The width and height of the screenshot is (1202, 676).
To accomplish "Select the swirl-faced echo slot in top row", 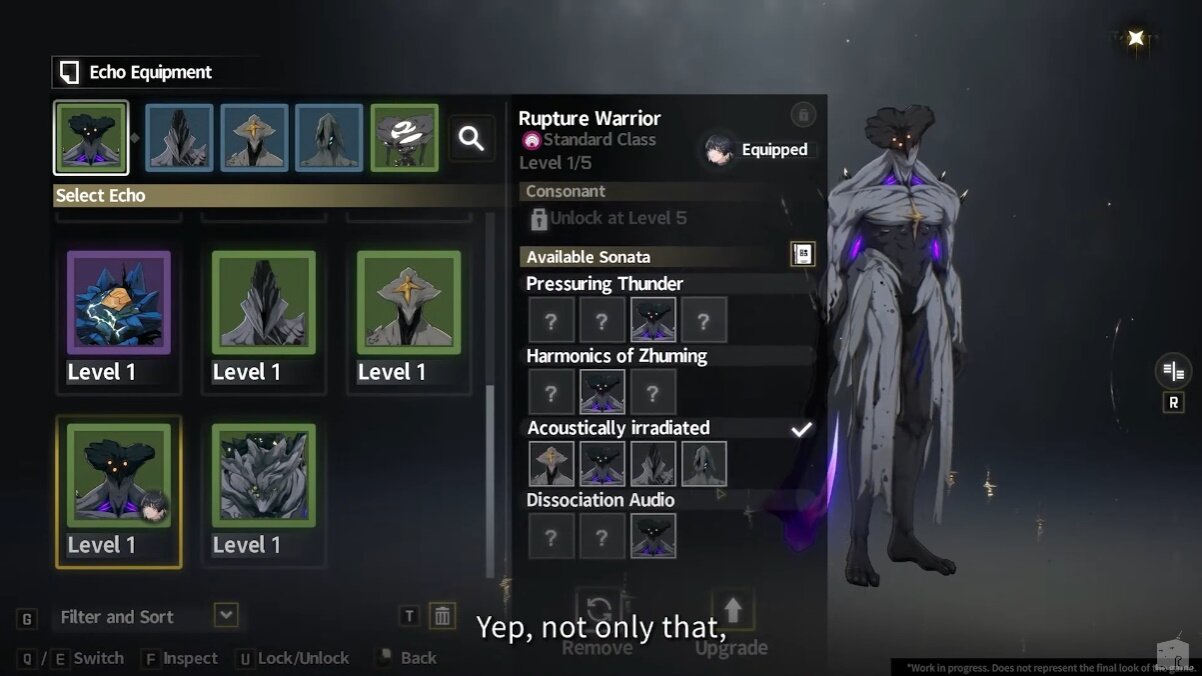I will point(404,138).
